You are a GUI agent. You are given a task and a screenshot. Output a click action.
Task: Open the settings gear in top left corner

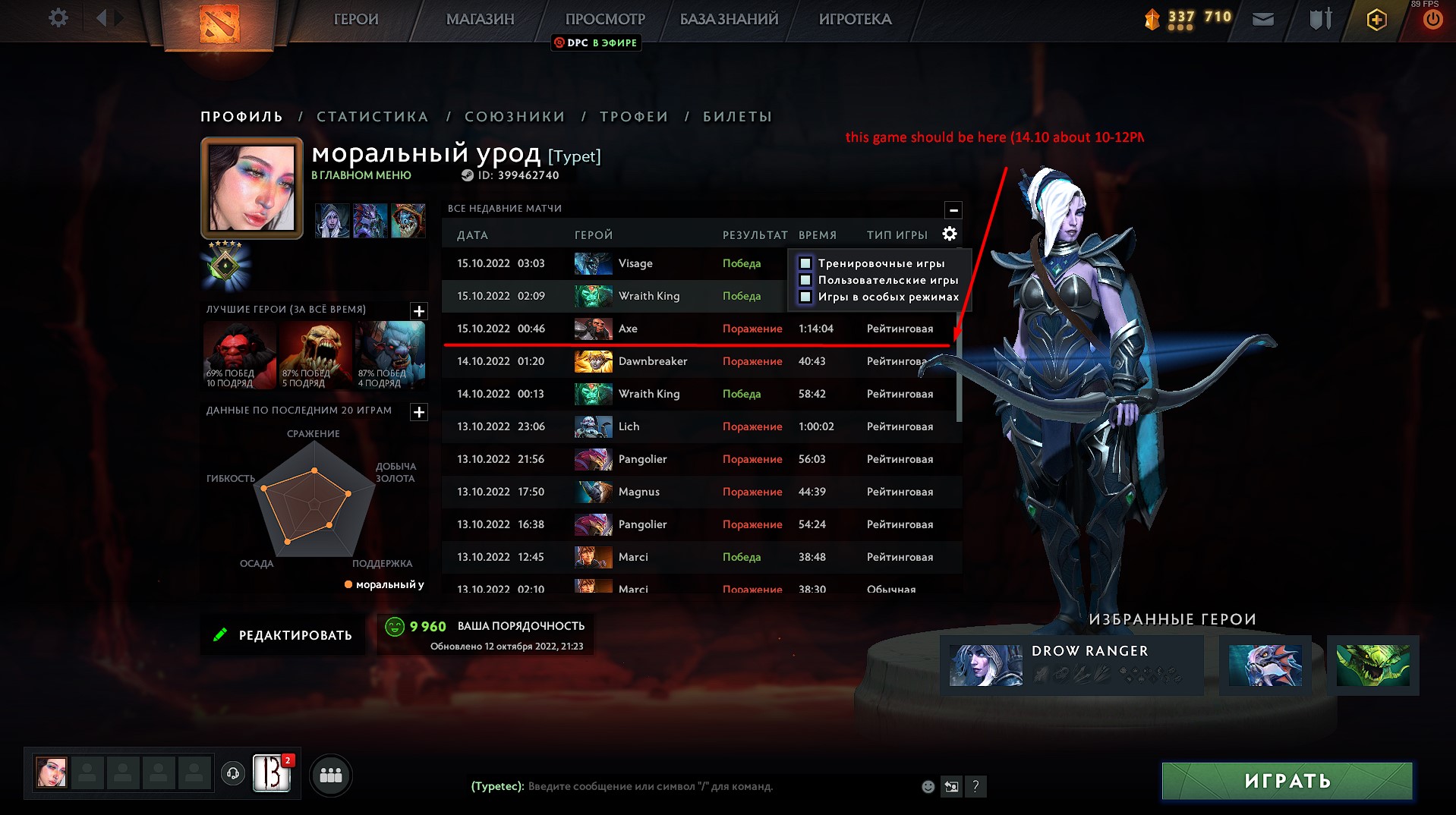point(57,17)
